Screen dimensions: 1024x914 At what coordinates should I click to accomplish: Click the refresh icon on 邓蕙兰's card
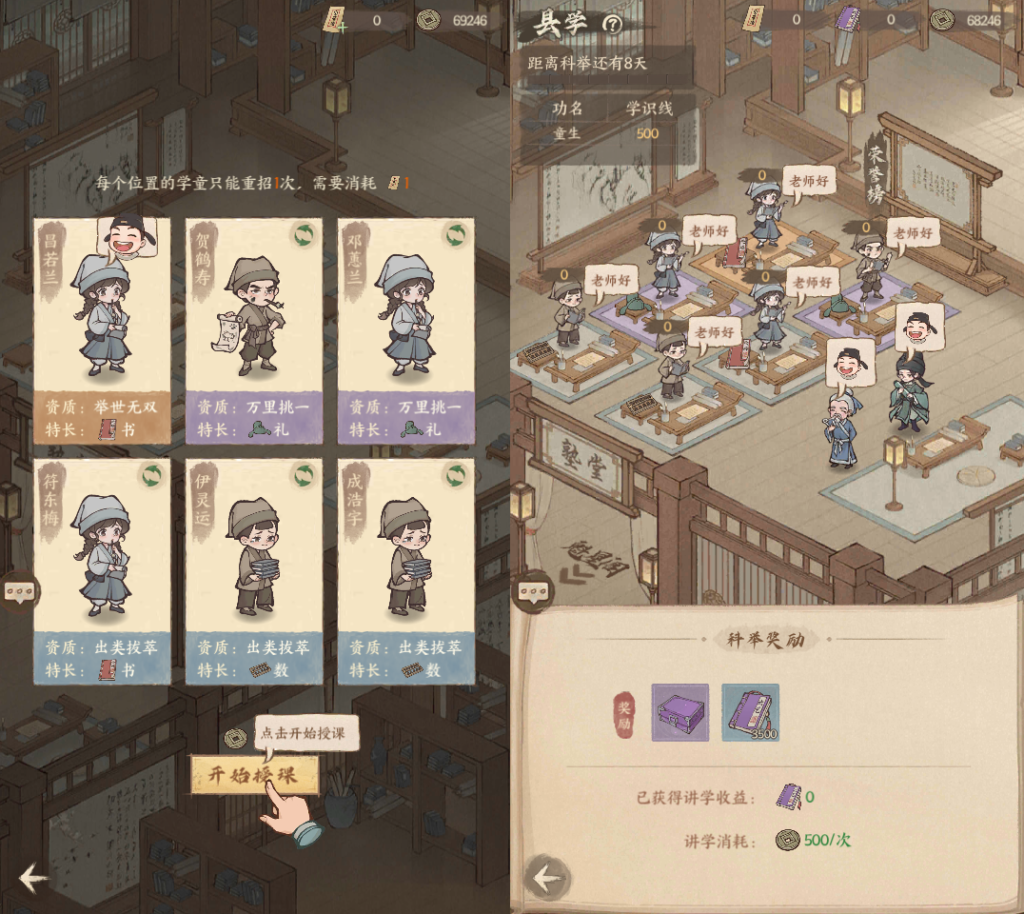tap(456, 235)
